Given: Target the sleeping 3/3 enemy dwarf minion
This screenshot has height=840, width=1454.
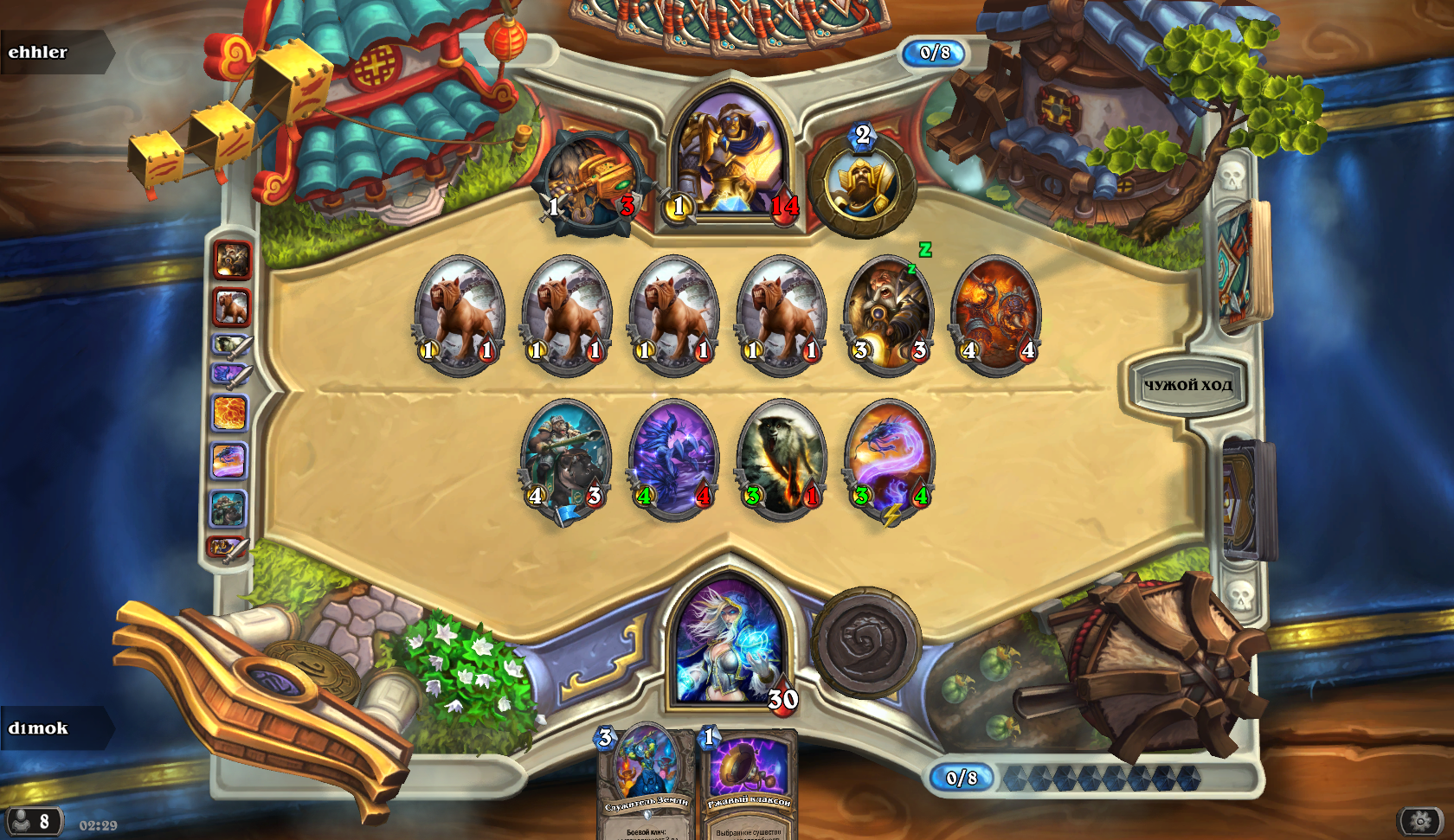Looking at the screenshot, I should [x=889, y=314].
